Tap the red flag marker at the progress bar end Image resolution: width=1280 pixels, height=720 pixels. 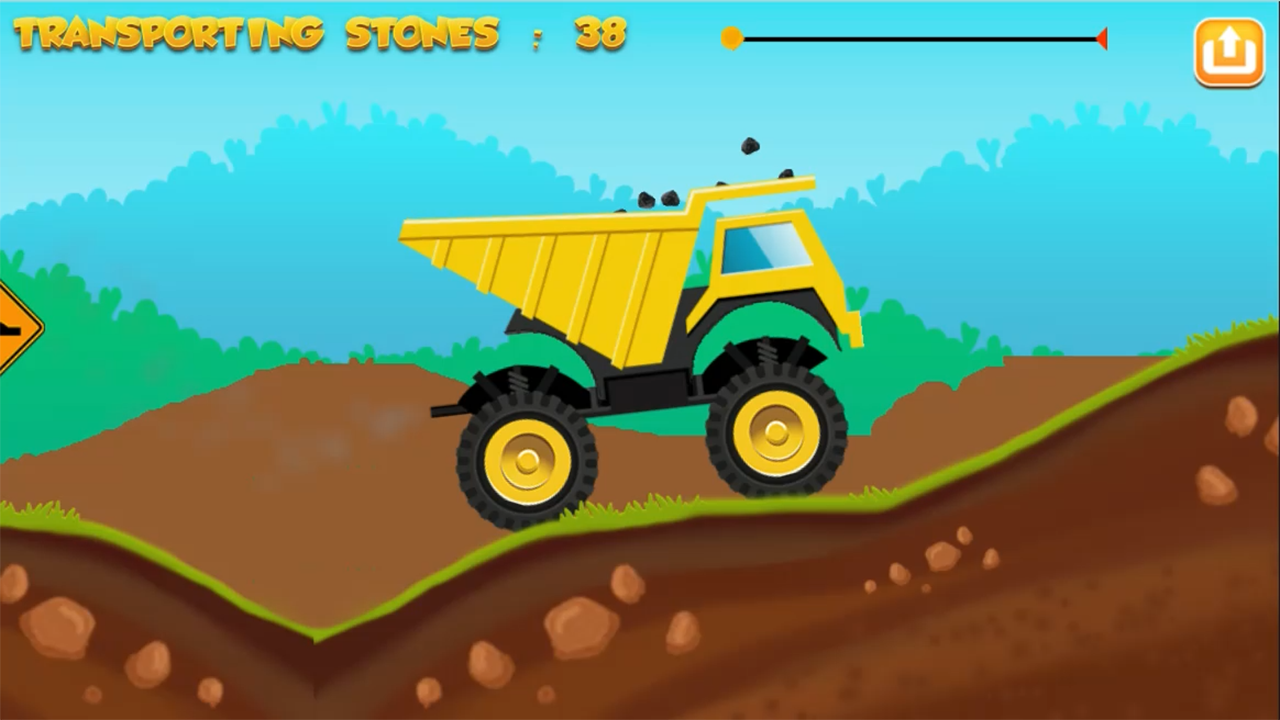pyautogui.click(x=1103, y=38)
